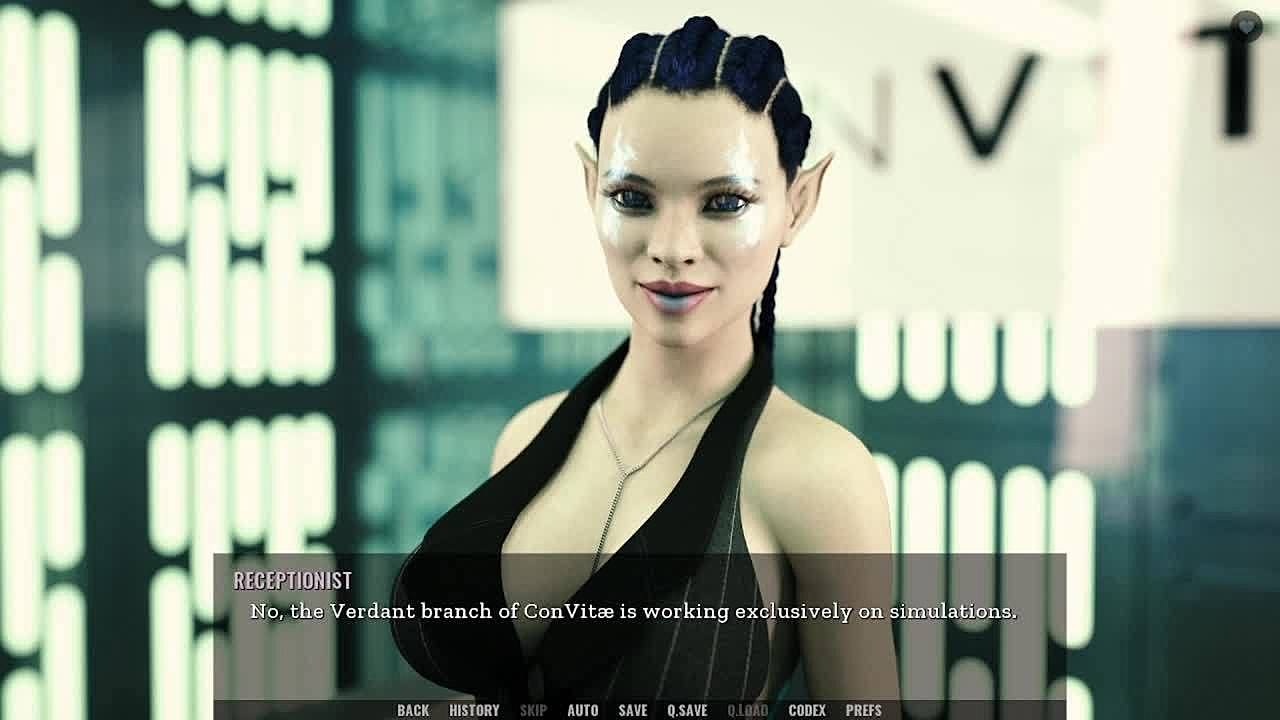Go back one line with BACK

(413, 710)
